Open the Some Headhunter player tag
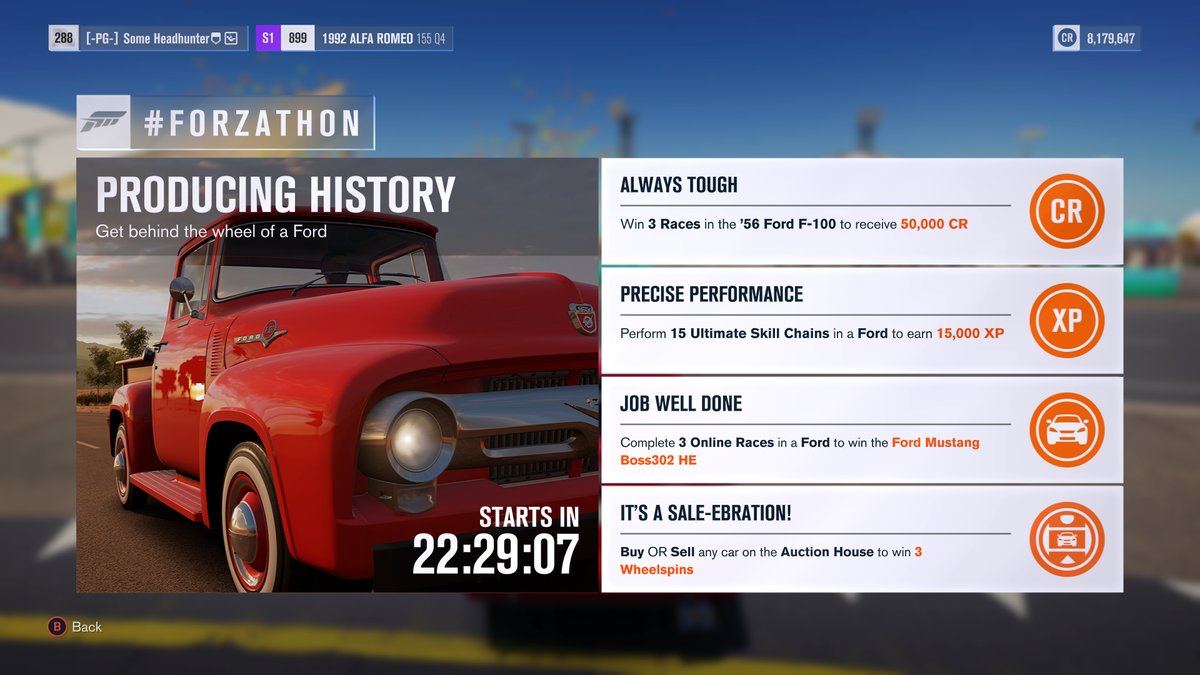Image resolution: width=1200 pixels, height=675 pixels. [148, 39]
